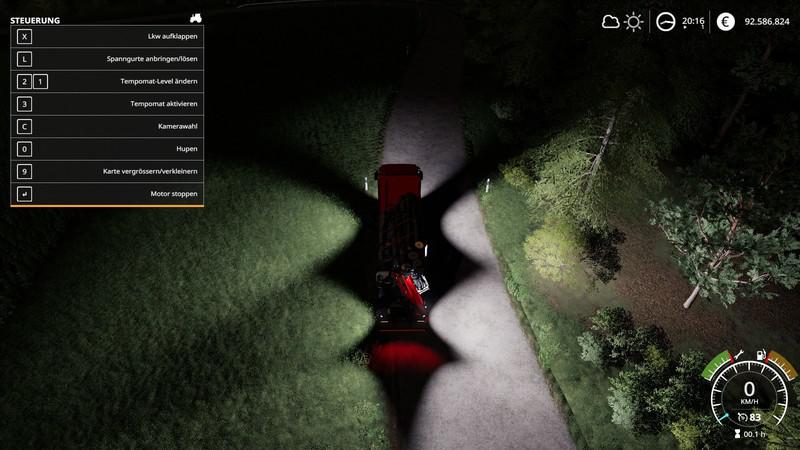Click the tractor icon above the controls list
This screenshot has width=800, height=450.
(x=195, y=18)
